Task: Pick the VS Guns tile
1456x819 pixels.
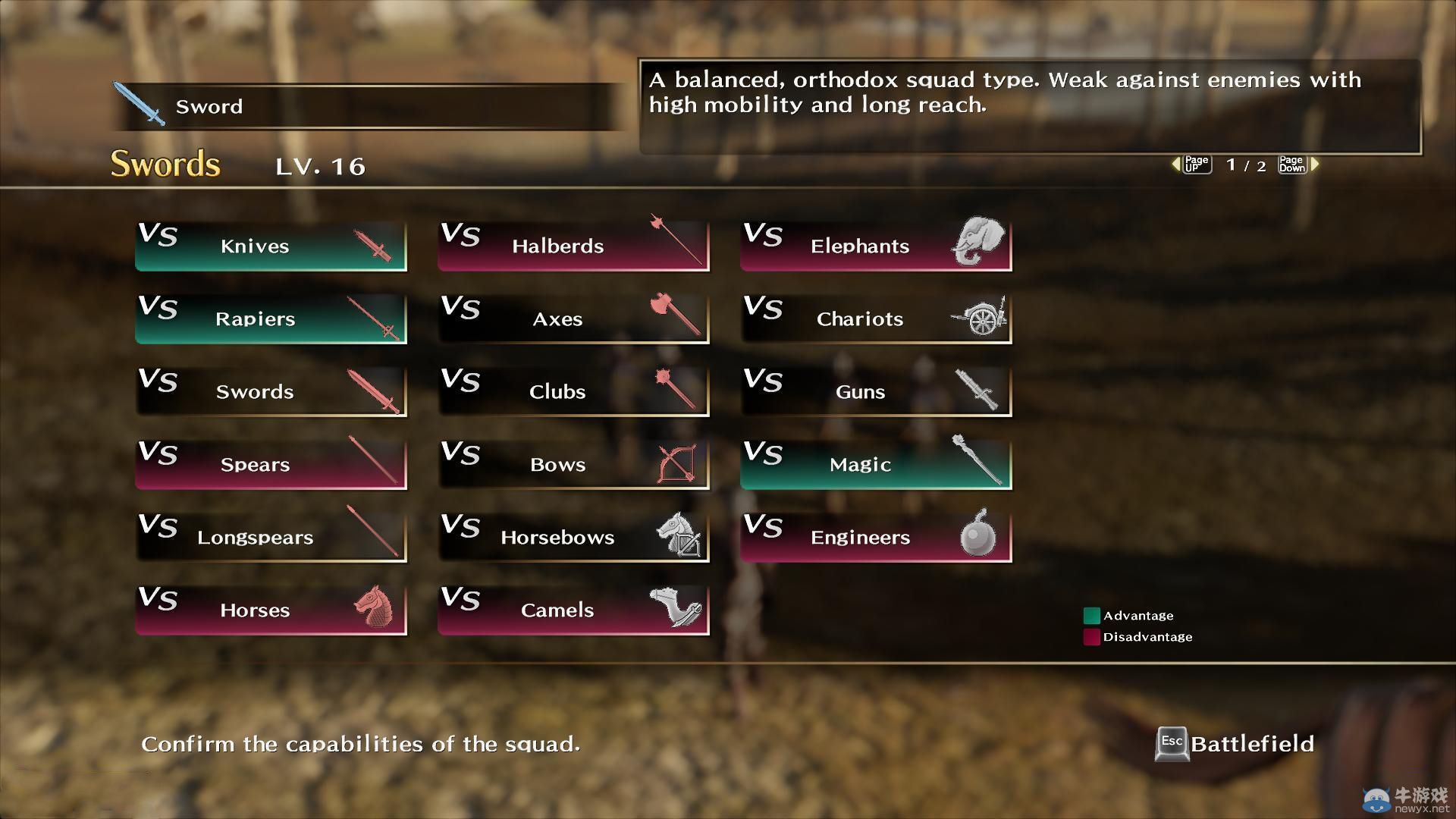Action: pos(876,391)
